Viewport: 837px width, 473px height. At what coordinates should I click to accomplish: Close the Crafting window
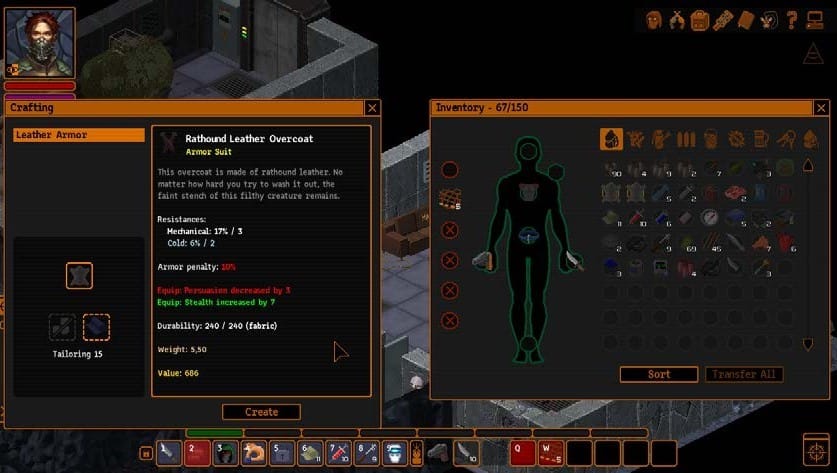coord(372,108)
